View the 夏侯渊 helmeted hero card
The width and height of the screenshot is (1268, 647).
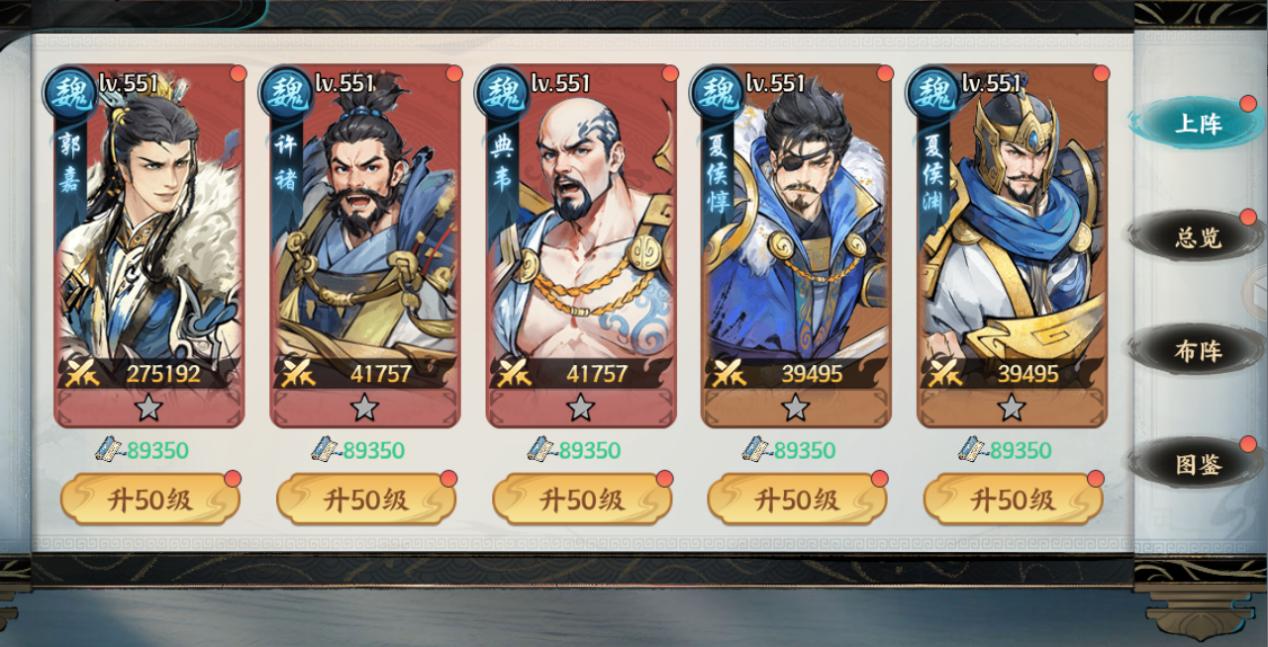pos(1012,240)
